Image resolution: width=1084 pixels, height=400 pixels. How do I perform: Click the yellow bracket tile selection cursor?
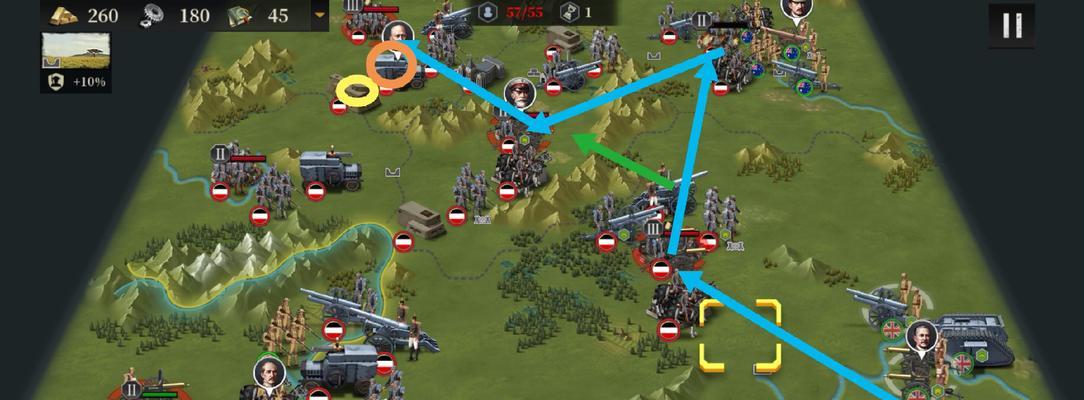pyautogui.click(x=739, y=335)
